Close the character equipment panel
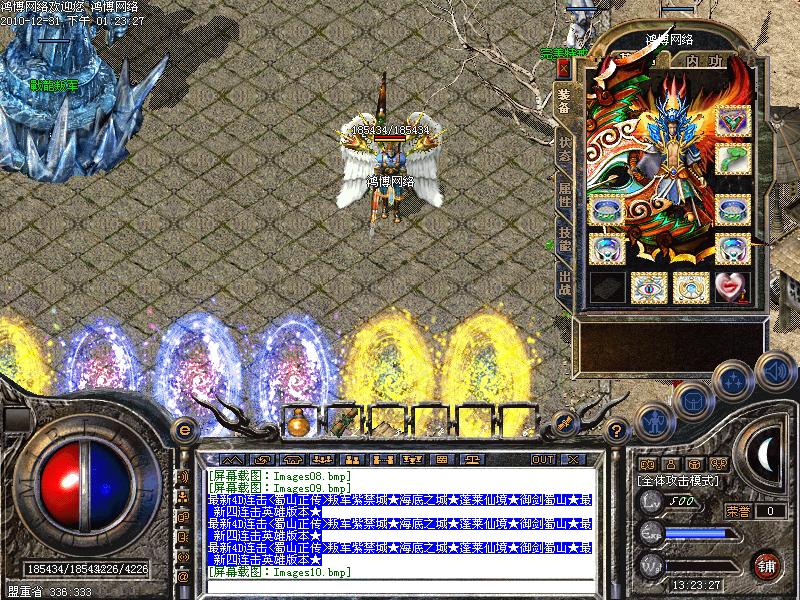Image resolution: width=800 pixels, height=600 pixels. click(x=563, y=67)
